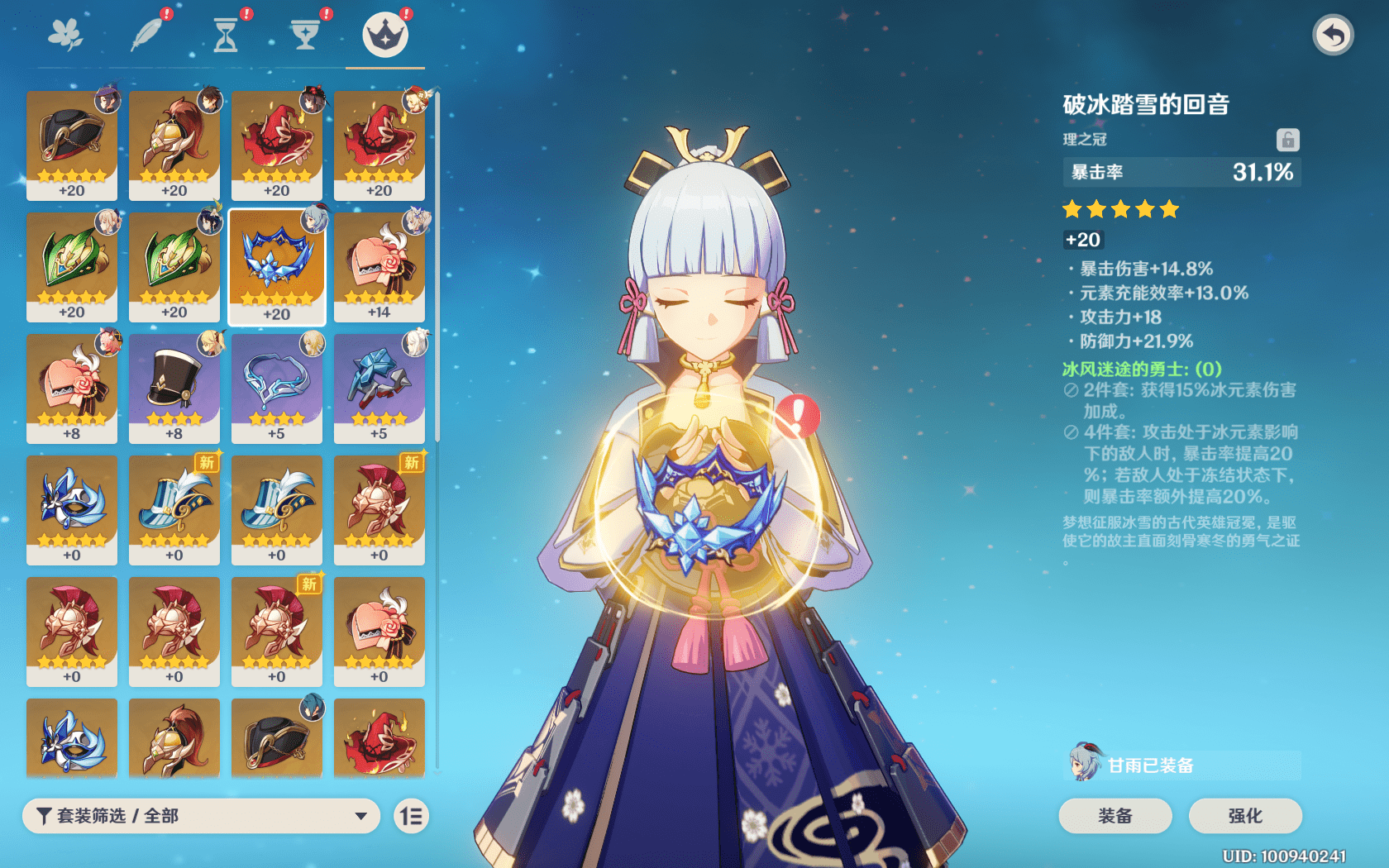The height and width of the screenshot is (868, 1389).
Task: Click the 装备 equip button
Action: point(1115,816)
